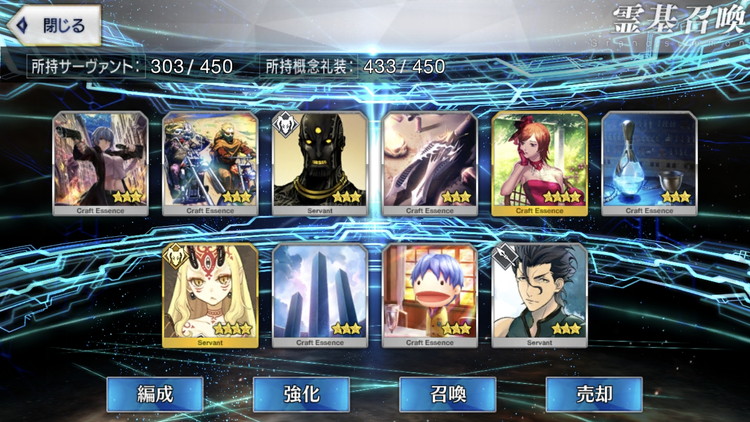The height and width of the screenshot is (422, 750).
Task: Select the gold-framed woman in red dress card
Action: click(x=539, y=162)
